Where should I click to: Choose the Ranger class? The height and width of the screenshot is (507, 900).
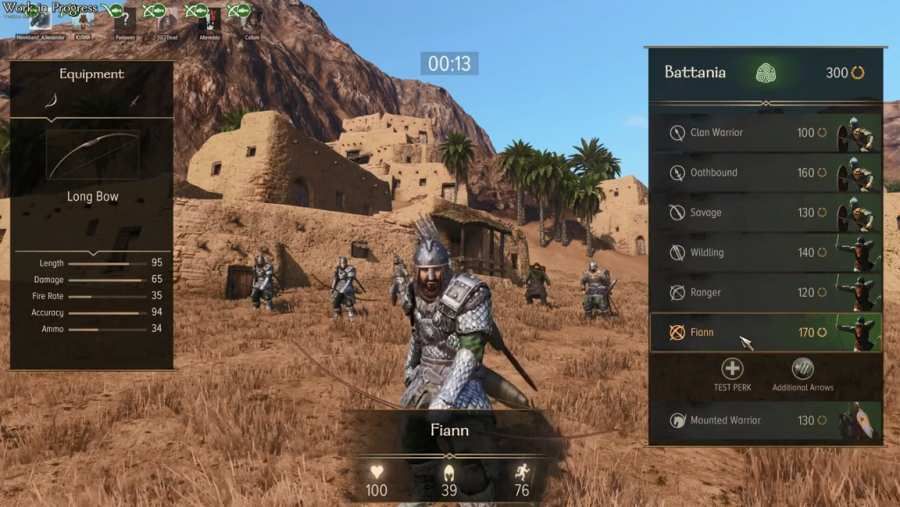[x=765, y=293]
